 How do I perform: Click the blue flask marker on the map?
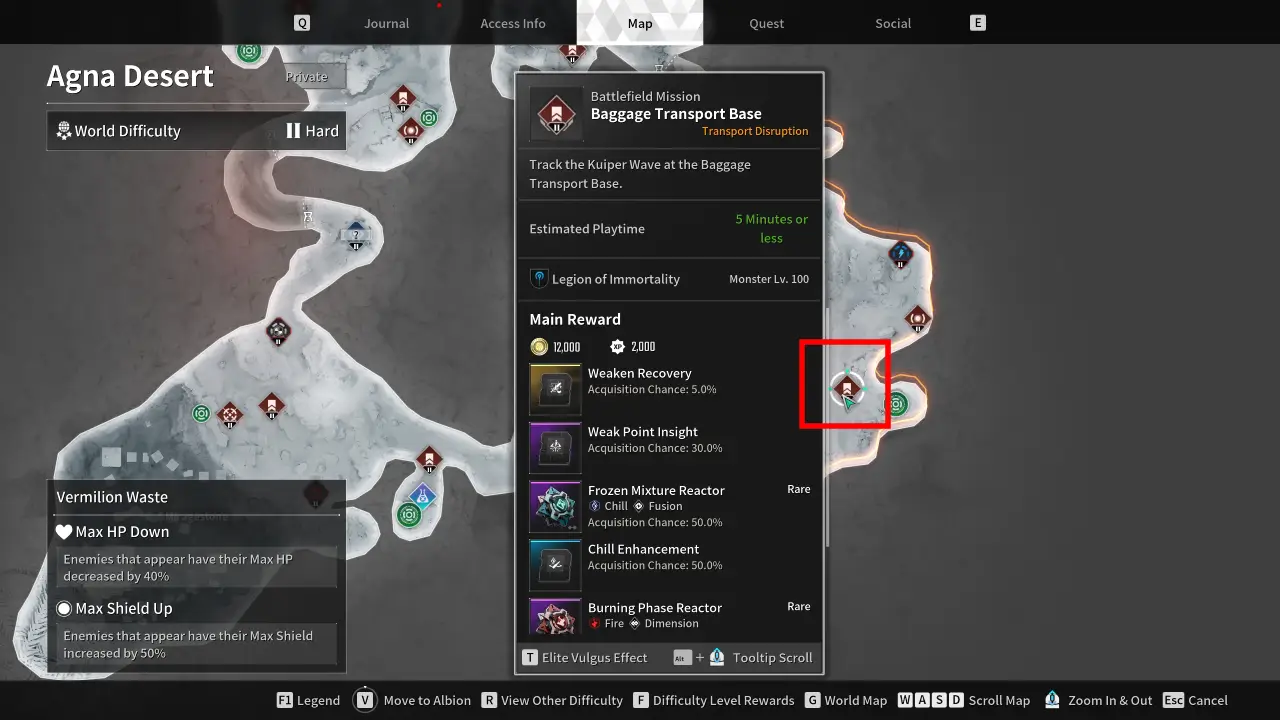click(x=423, y=494)
